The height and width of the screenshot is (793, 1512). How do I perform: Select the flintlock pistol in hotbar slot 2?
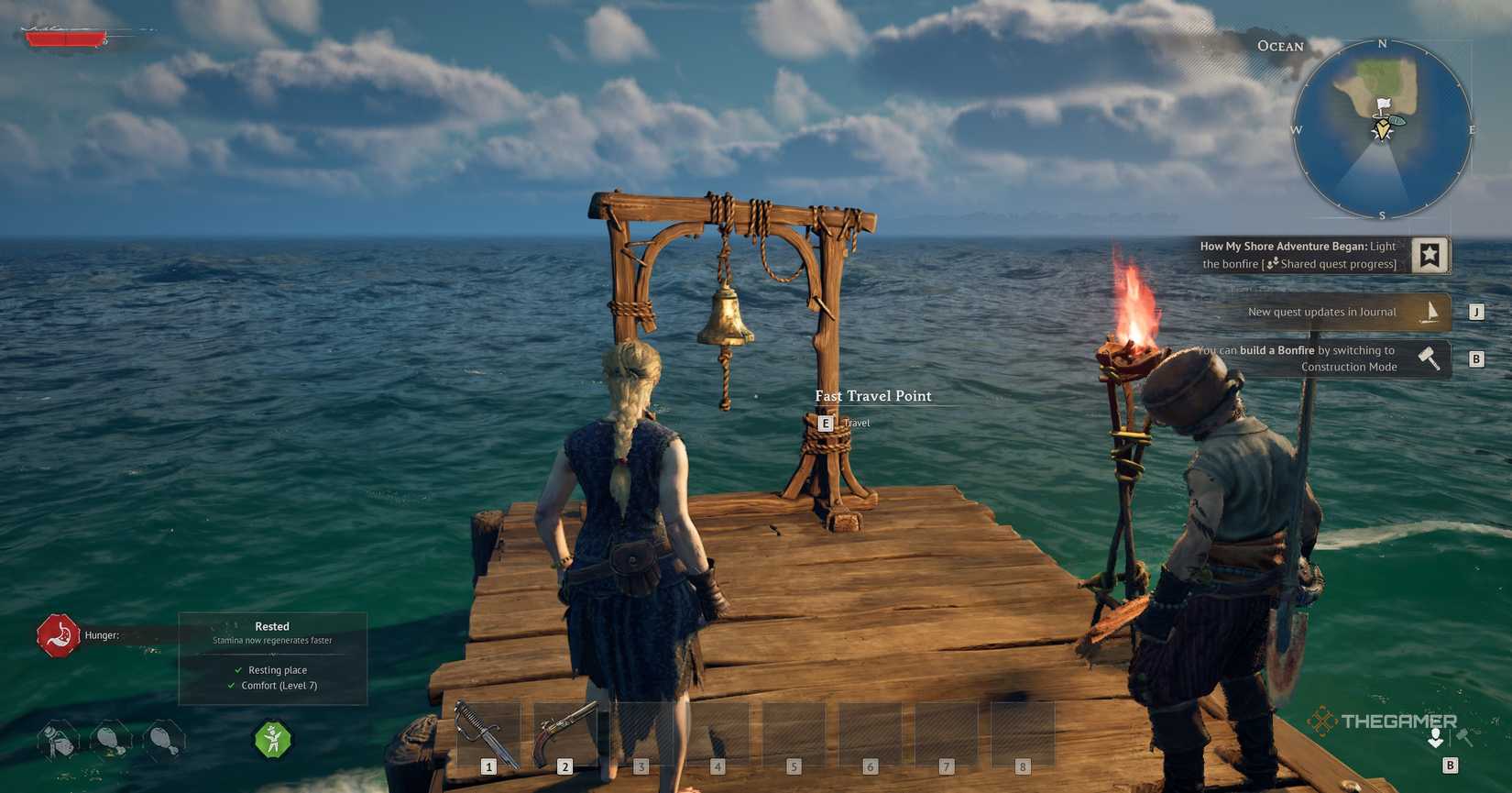coord(565,732)
